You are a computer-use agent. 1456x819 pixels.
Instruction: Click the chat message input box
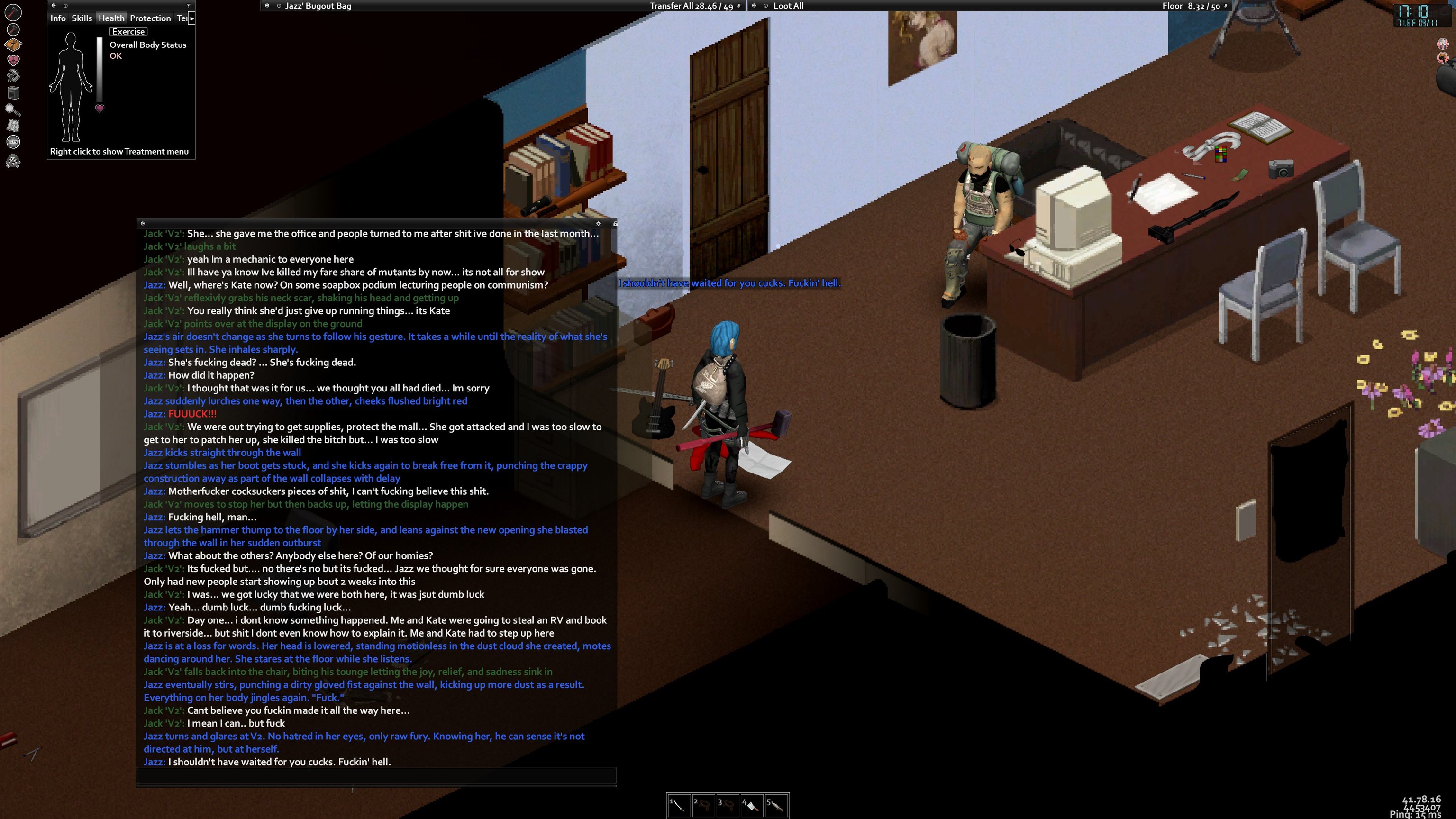click(x=376, y=776)
